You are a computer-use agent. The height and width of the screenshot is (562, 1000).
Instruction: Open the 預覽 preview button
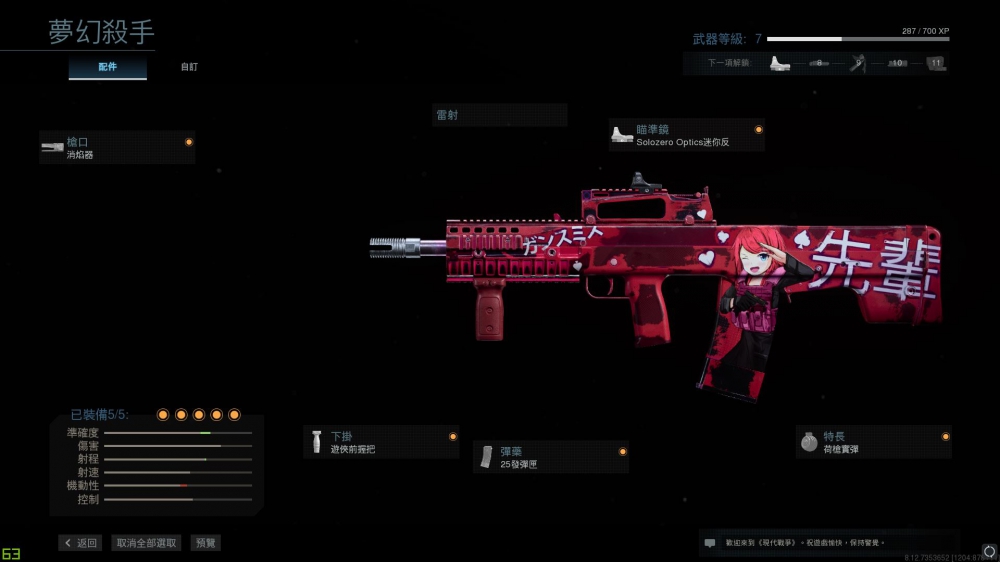click(x=206, y=543)
